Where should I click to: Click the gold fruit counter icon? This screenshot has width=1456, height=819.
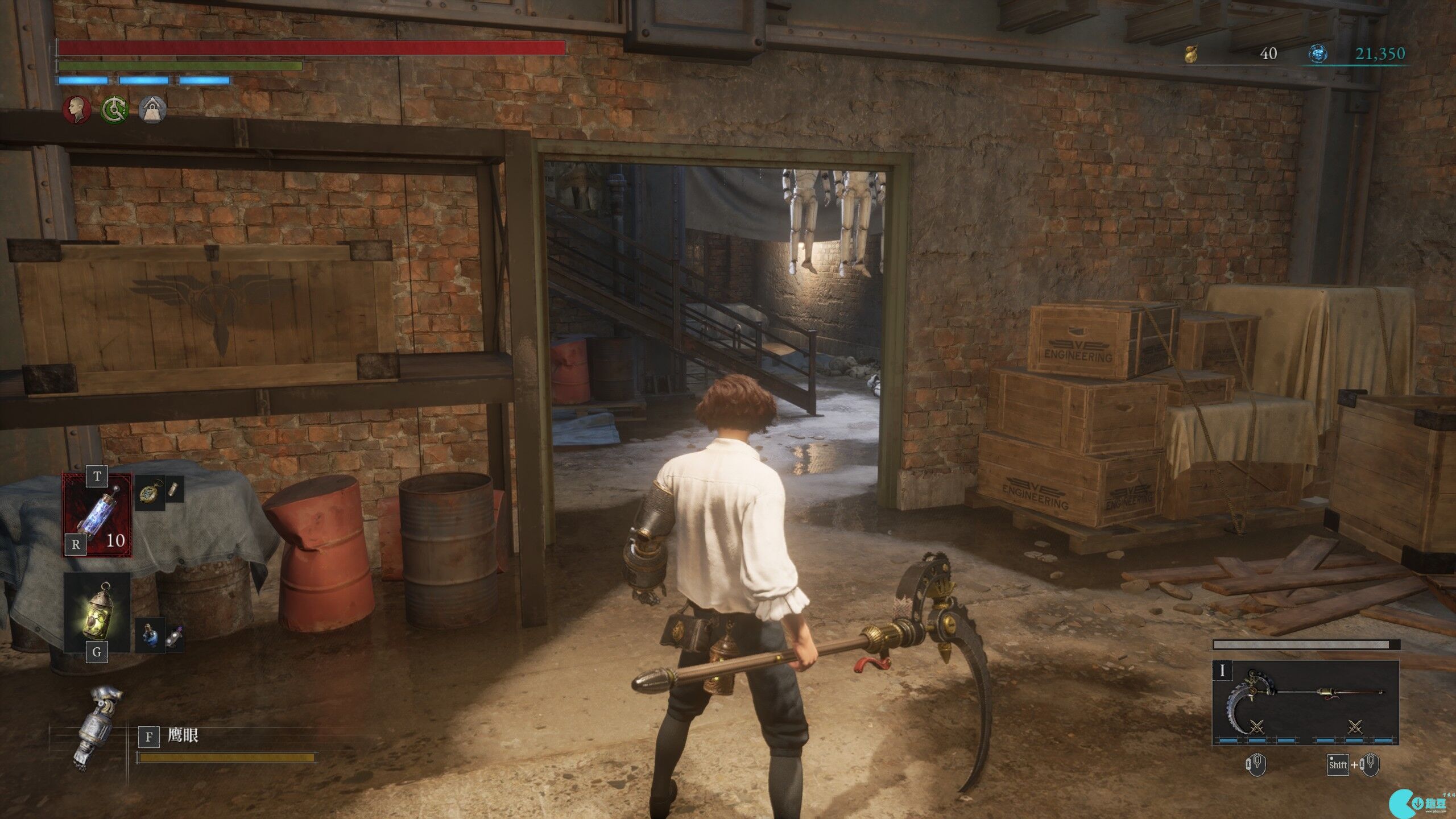pos(1190,54)
